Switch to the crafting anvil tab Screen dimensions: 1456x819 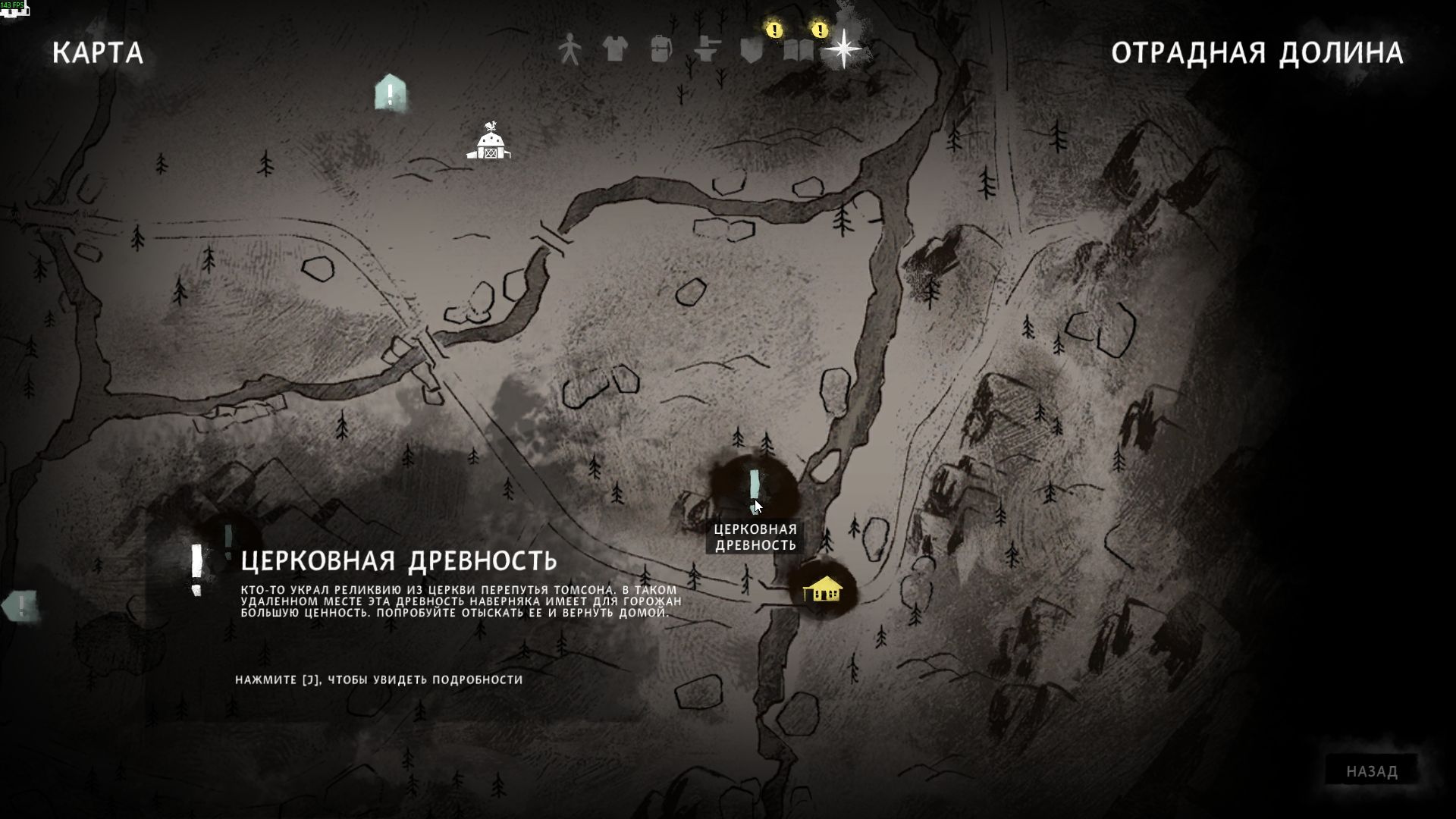(x=707, y=50)
